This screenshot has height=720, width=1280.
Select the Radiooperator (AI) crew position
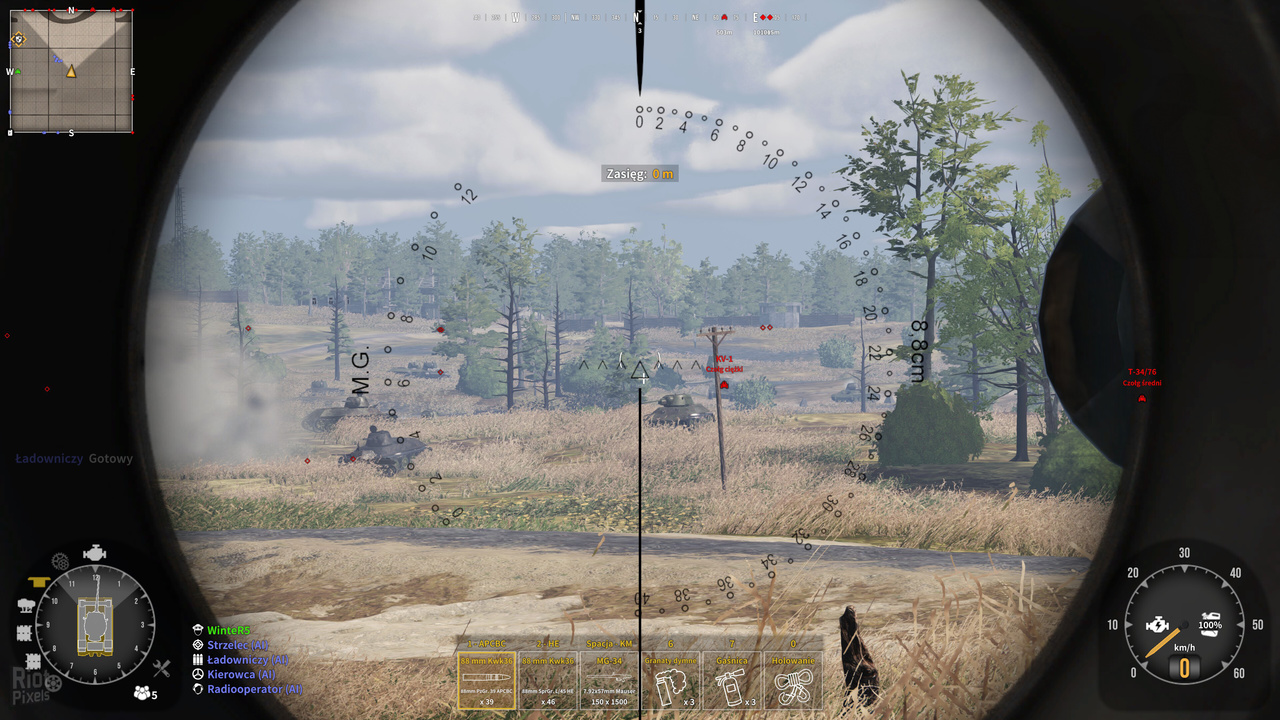click(254, 689)
